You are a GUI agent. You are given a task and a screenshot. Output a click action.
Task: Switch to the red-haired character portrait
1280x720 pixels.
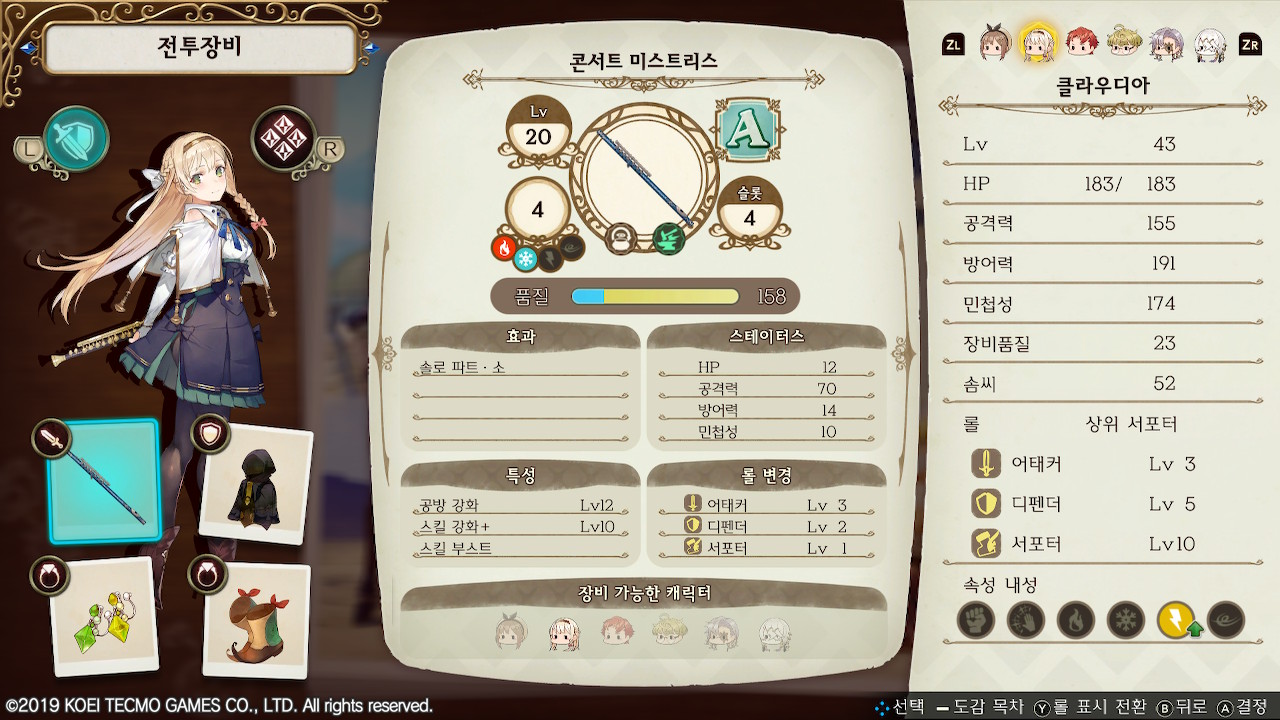point(1082,43)
